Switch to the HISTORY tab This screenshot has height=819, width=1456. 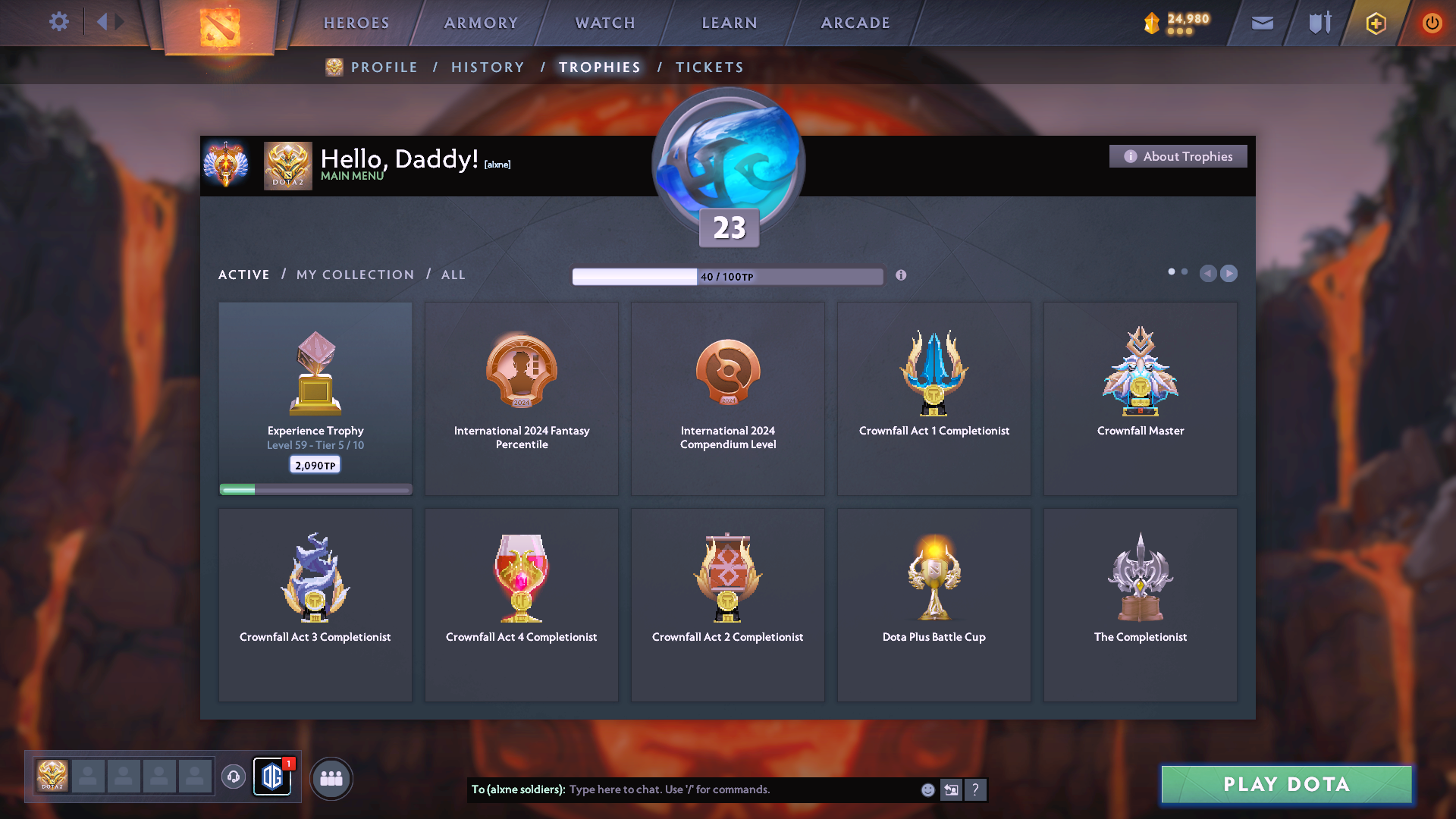(488, 67)
